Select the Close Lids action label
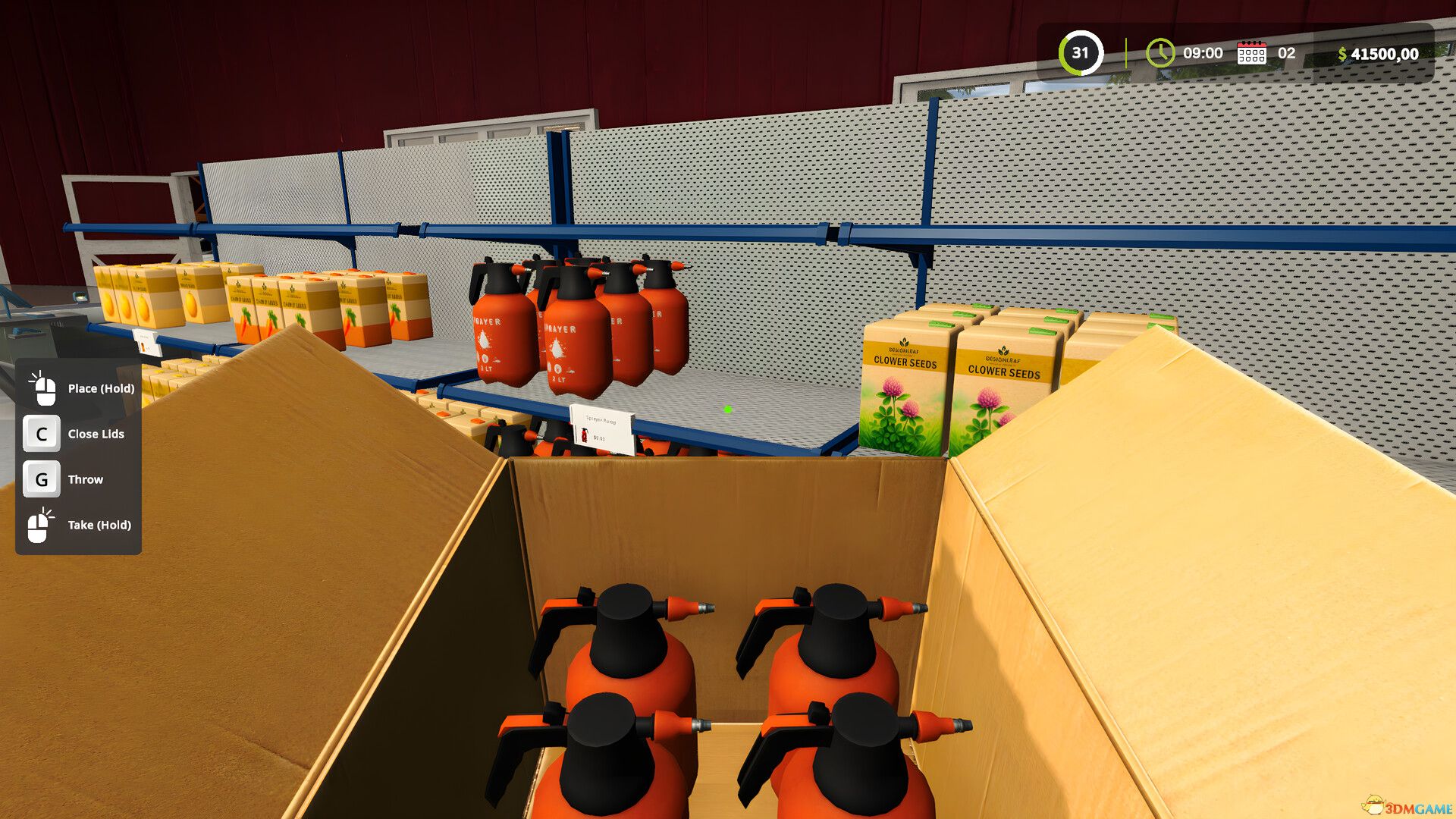The width and height of the screenshot is (1456, 819). pos(97,434)
